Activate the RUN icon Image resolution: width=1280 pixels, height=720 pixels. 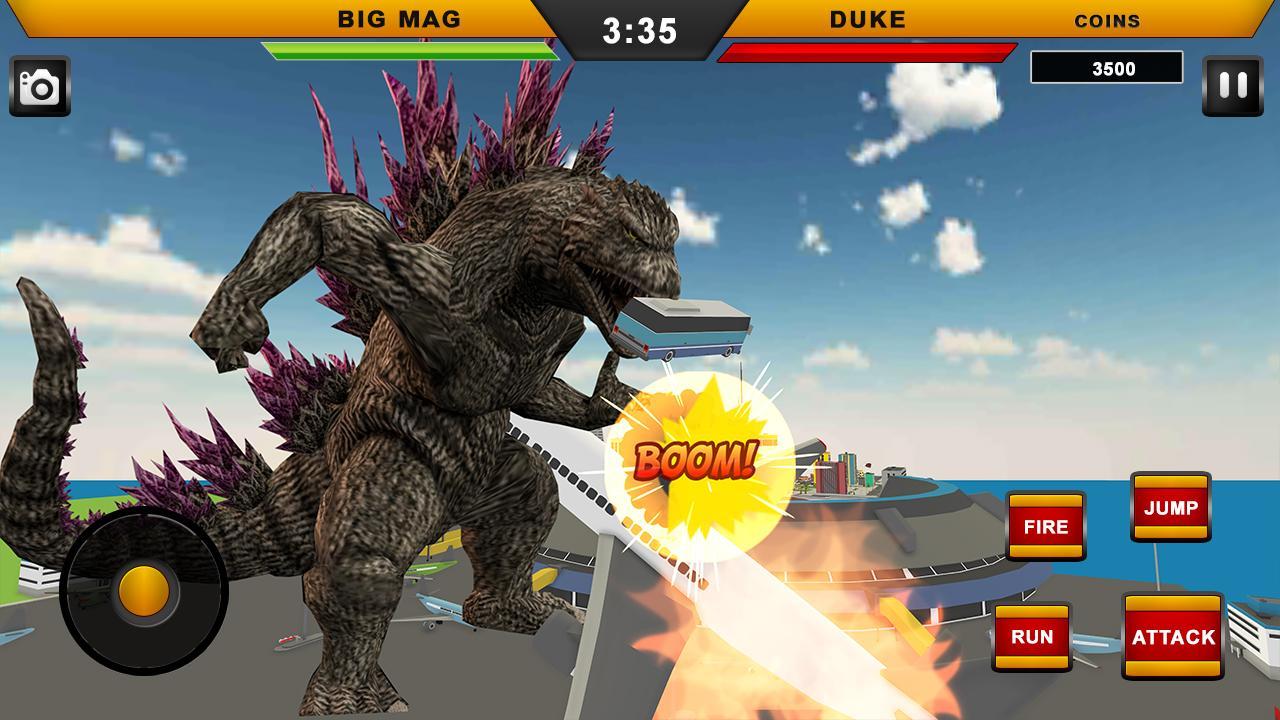[1033, 636]
